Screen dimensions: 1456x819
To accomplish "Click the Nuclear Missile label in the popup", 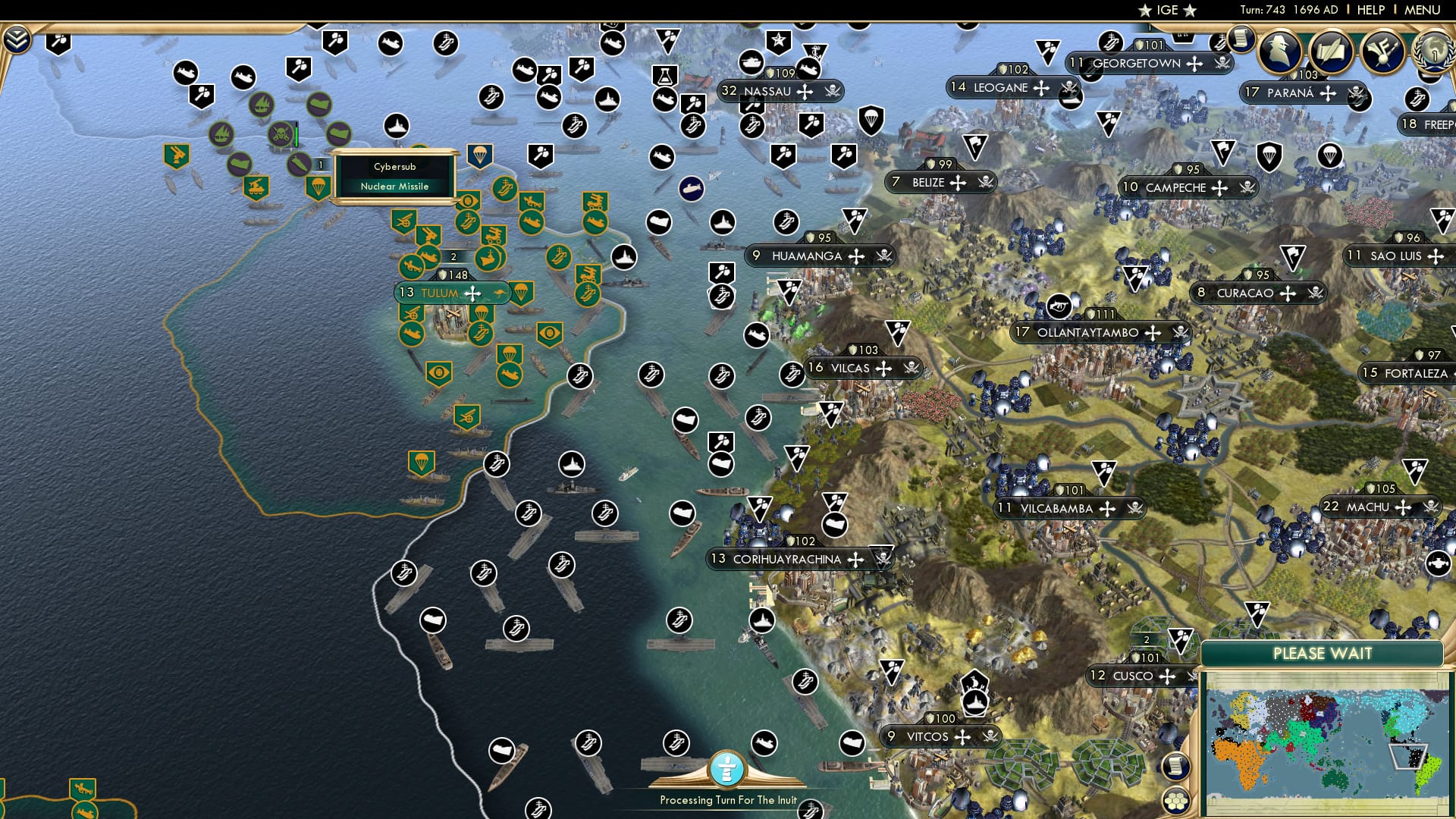I will tap(394, 186).
